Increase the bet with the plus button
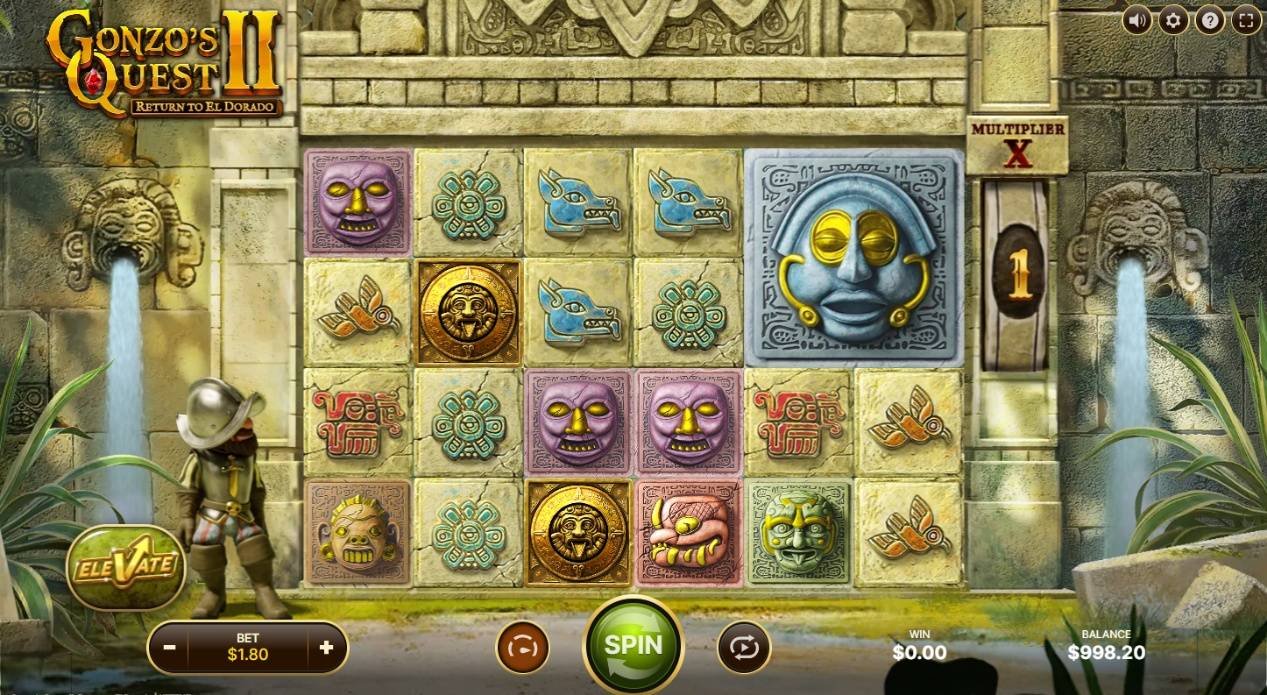Image resolution: width=1267 pixels, height=695 pixels. 326,647
